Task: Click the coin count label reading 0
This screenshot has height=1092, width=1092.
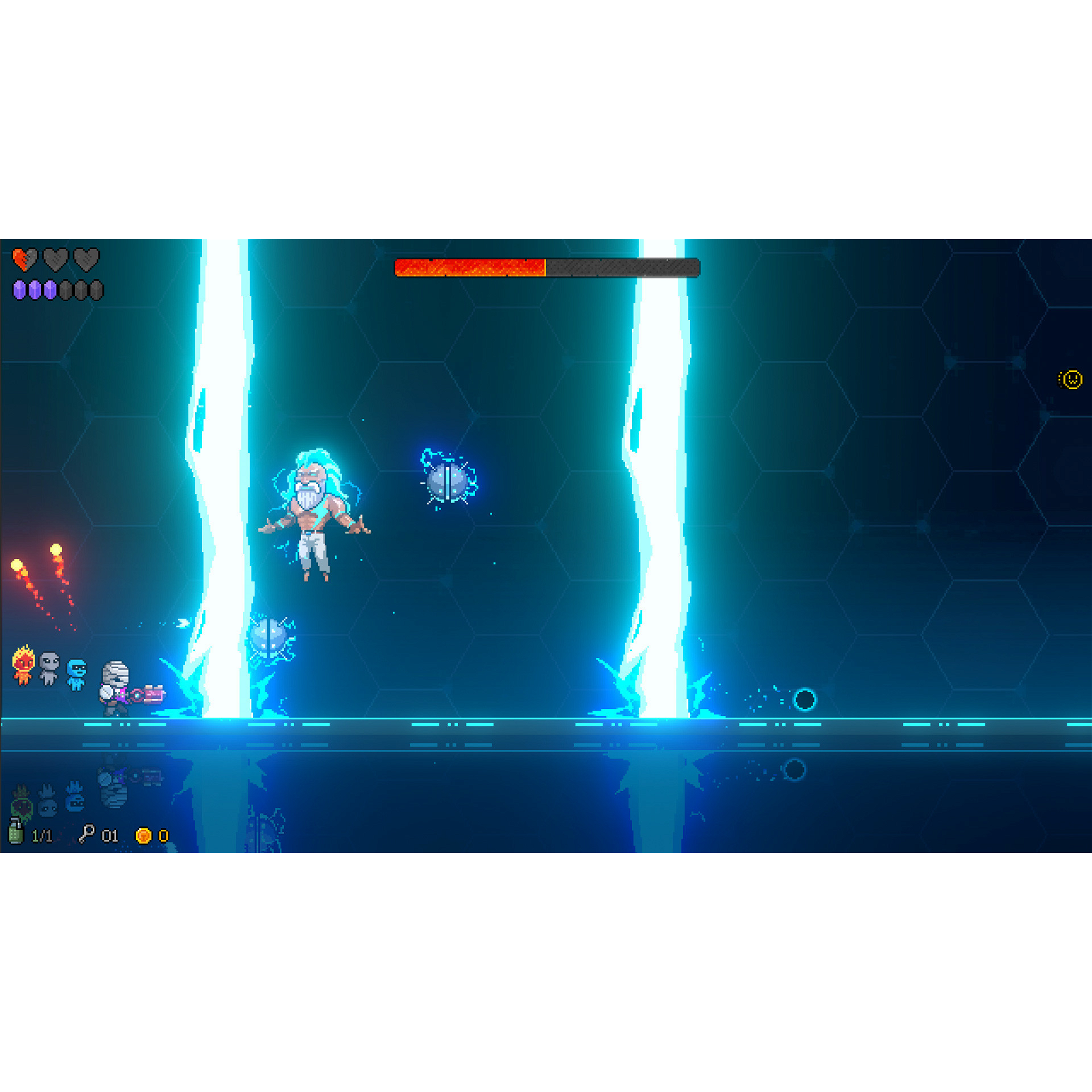Action: point(162,834)
